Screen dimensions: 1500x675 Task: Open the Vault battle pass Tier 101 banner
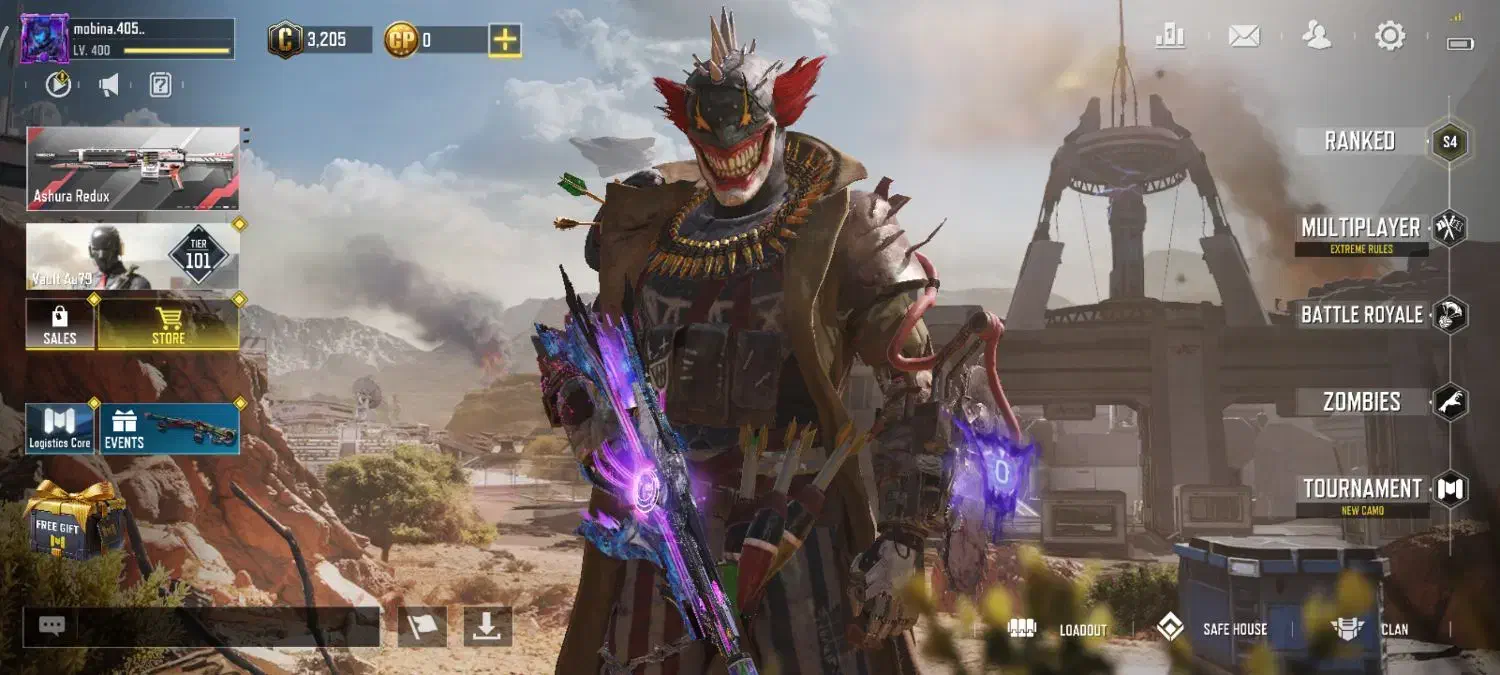coord(133,256)
